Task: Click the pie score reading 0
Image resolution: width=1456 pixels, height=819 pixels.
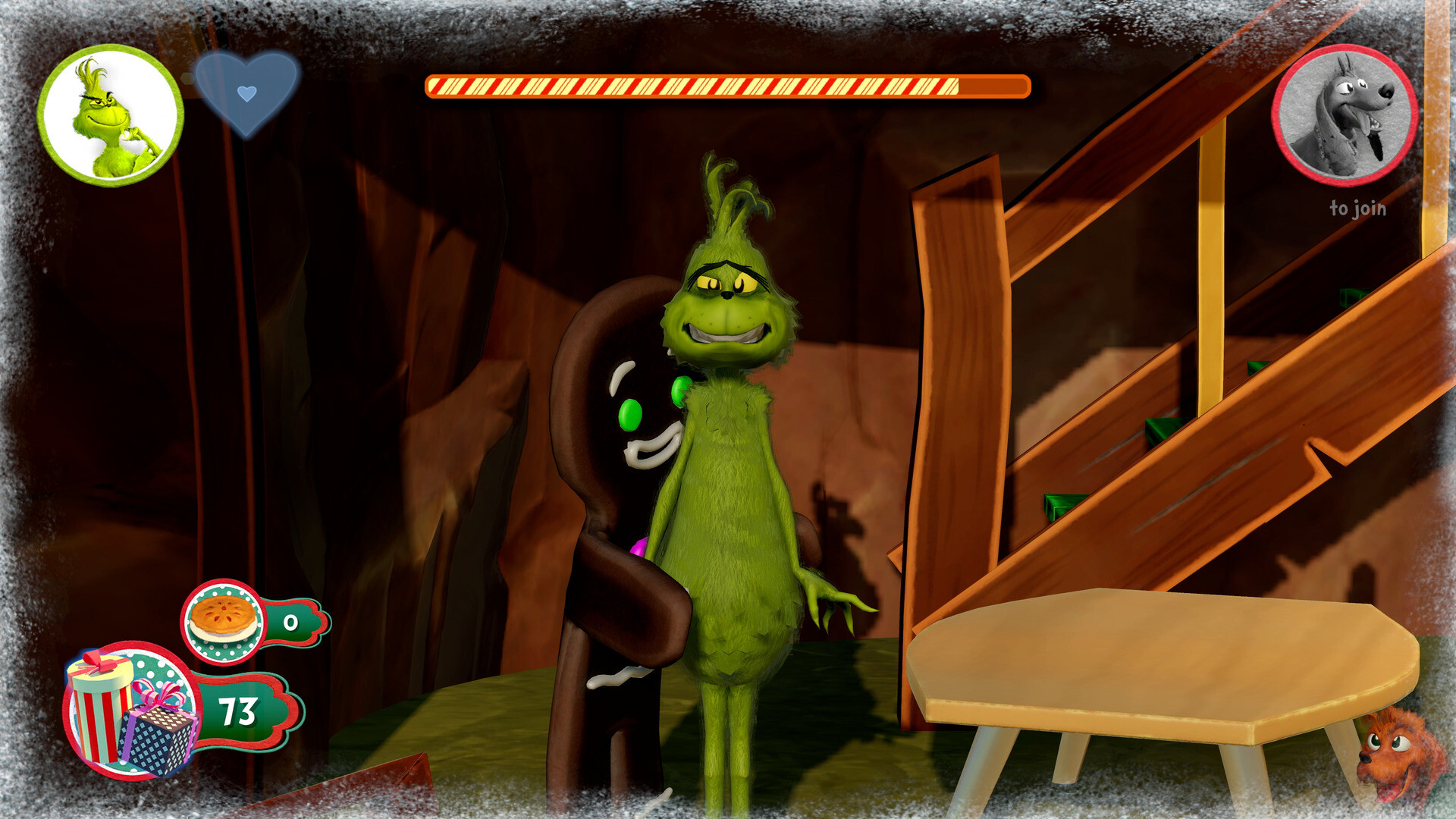Action: pyautogui.click(x=290, y=623)
